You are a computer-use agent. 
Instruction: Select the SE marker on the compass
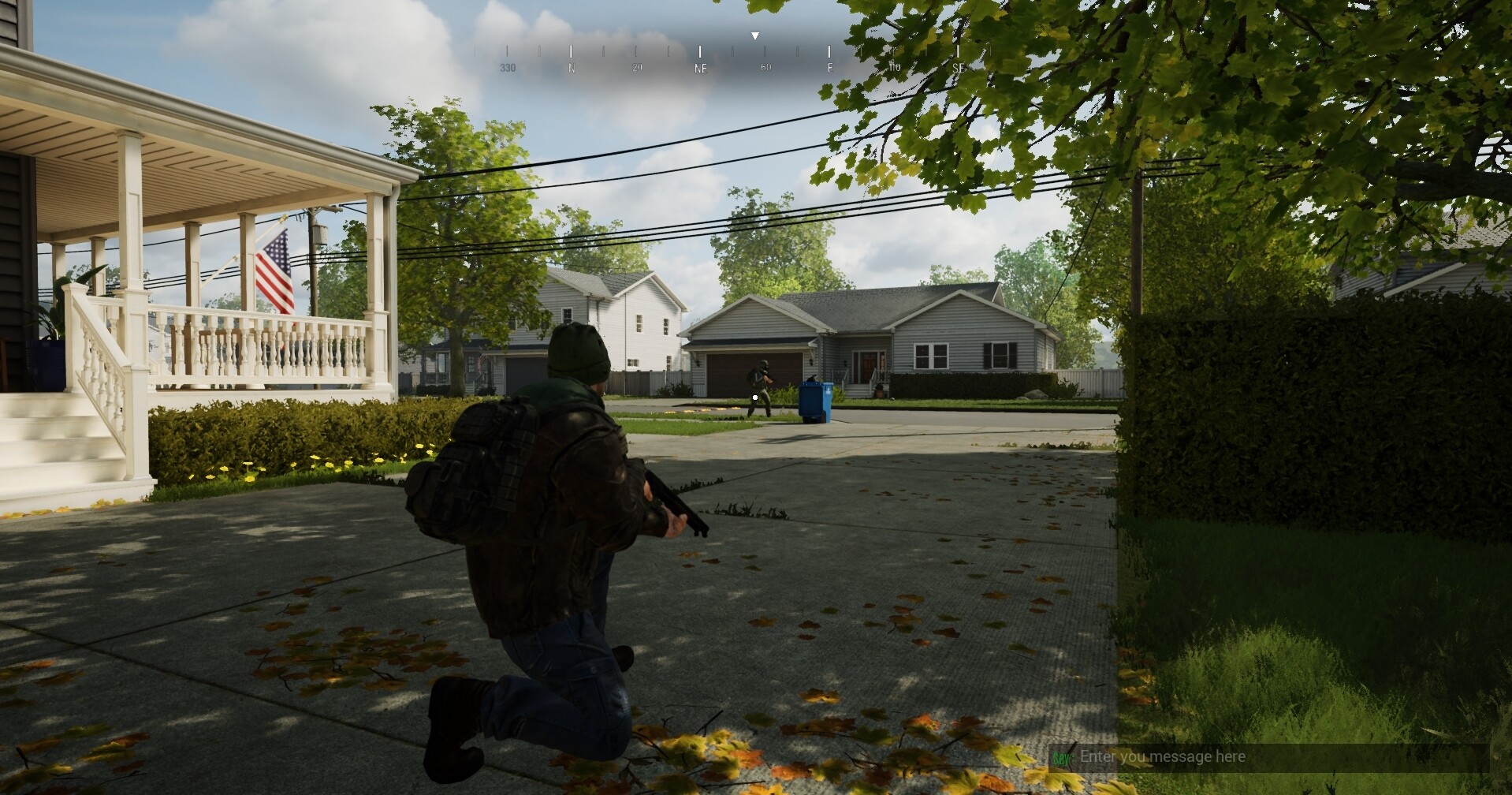pos(958,69)
